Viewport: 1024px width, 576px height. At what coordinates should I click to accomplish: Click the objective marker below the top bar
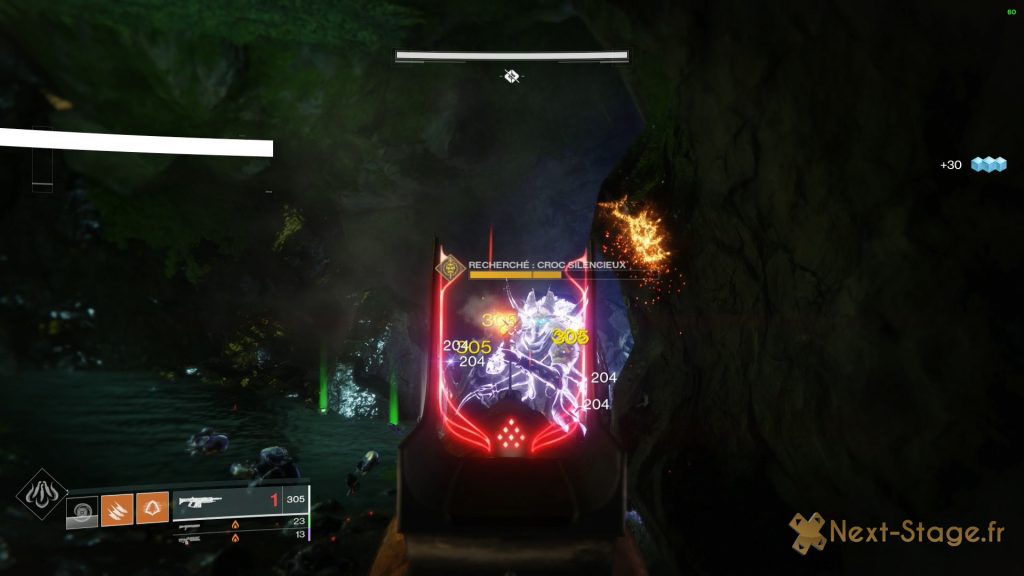511,75
